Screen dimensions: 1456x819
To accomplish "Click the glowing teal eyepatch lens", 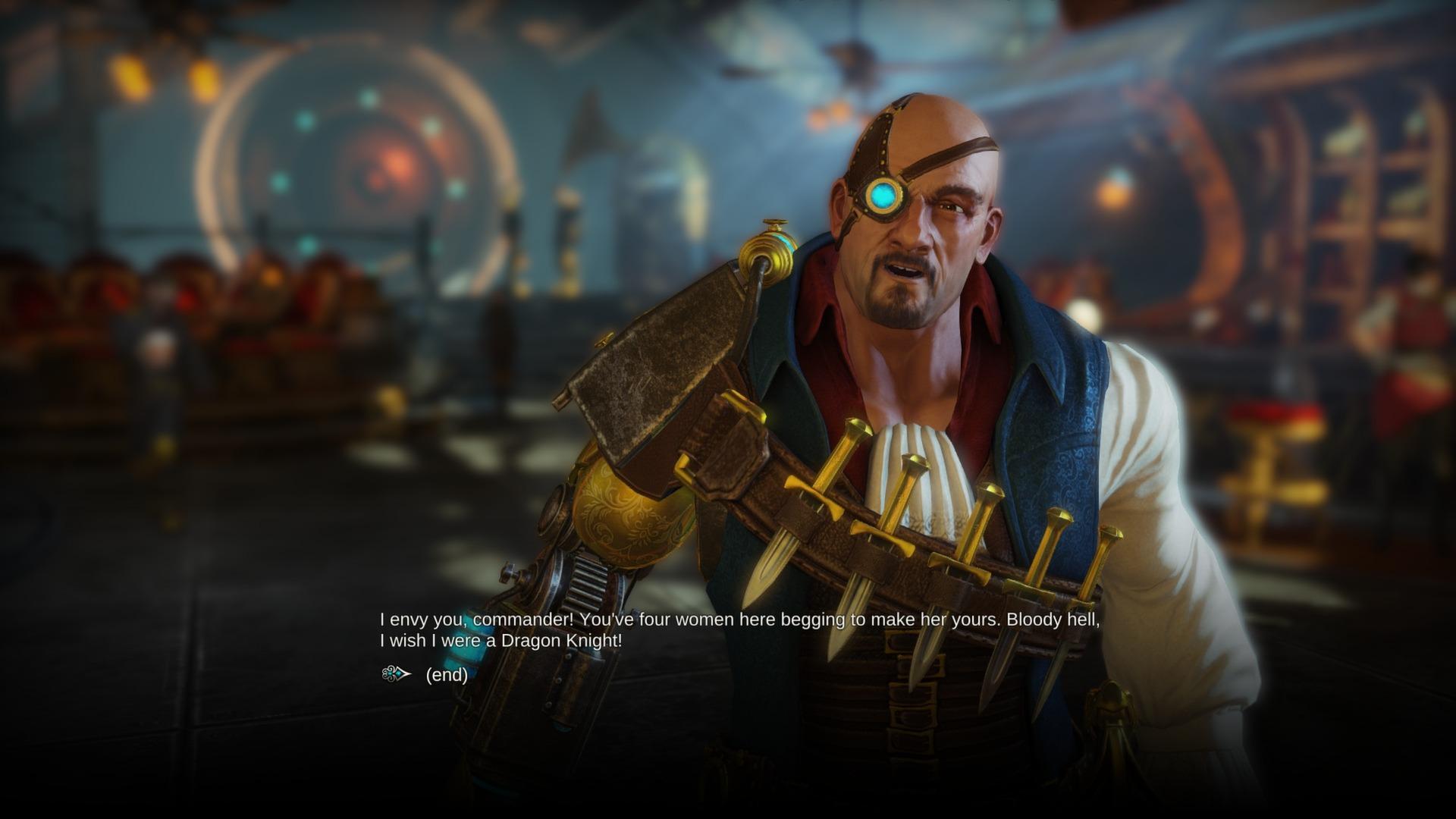I will tap(884, 195).
